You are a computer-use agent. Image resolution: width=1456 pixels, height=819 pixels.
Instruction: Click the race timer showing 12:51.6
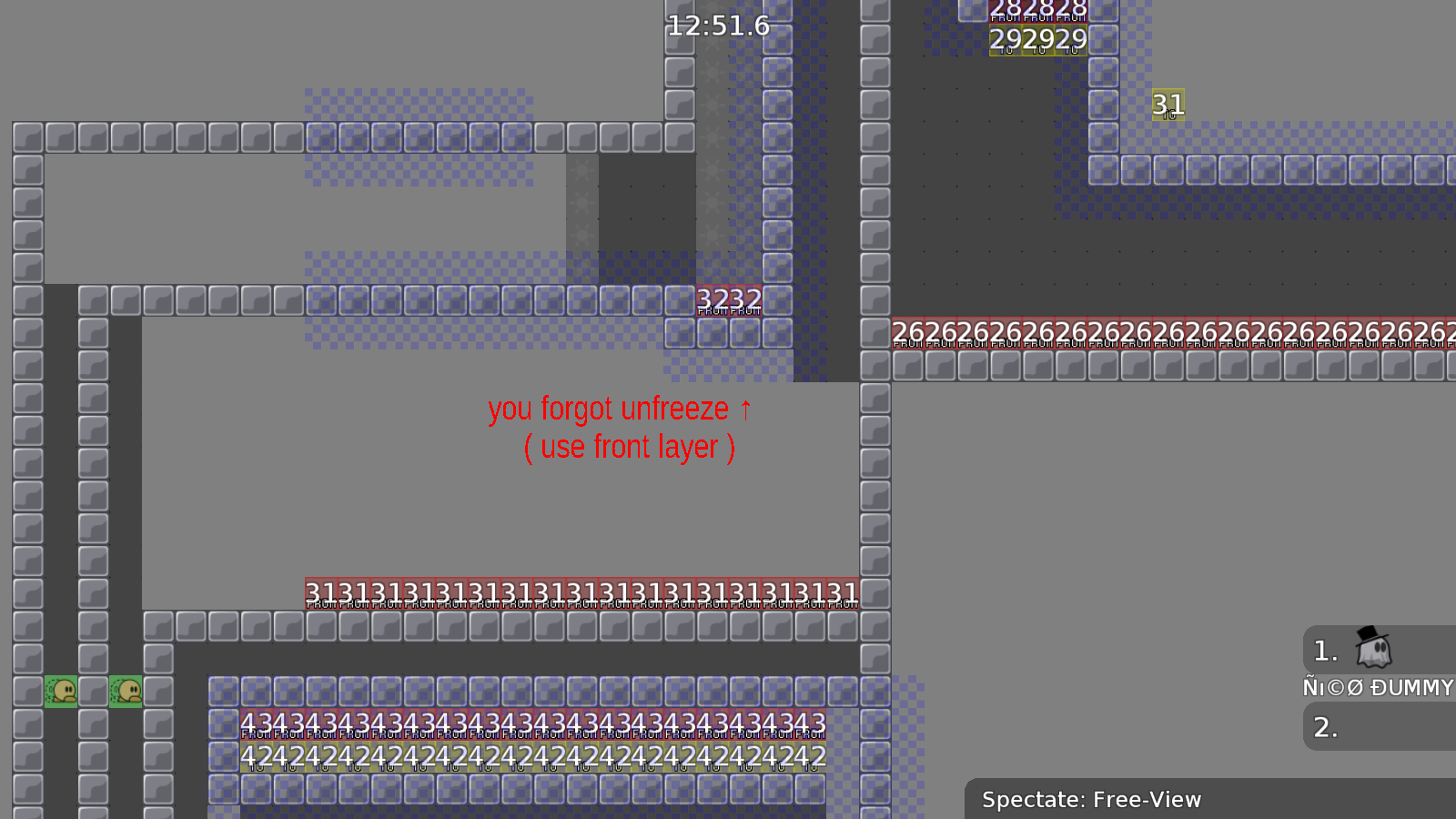point(718,26)
